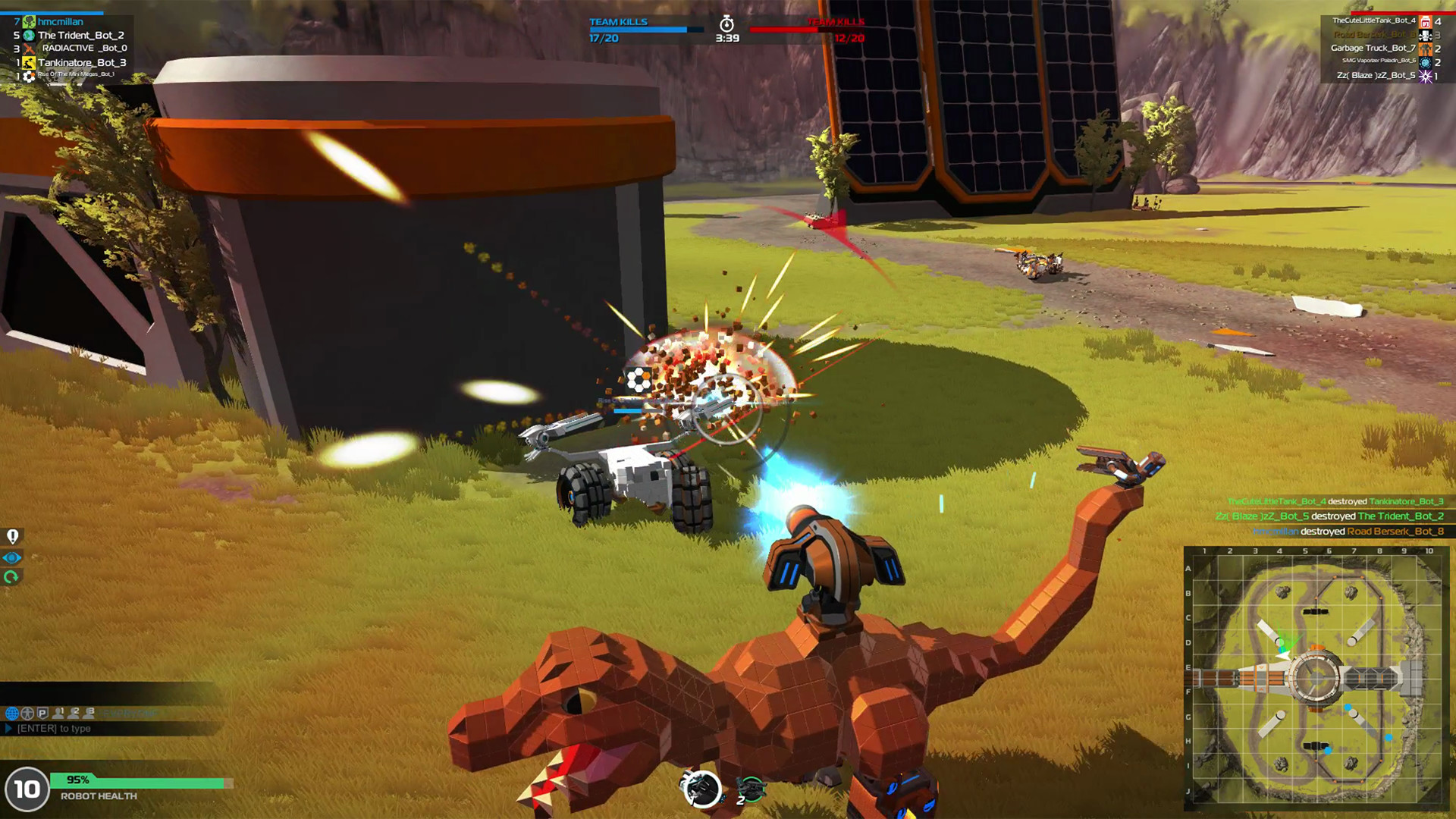1456x819 pixels.
Task: Toggle whisper channel 1 player icon
Action: pyautogui.click(x=58, y=714)
